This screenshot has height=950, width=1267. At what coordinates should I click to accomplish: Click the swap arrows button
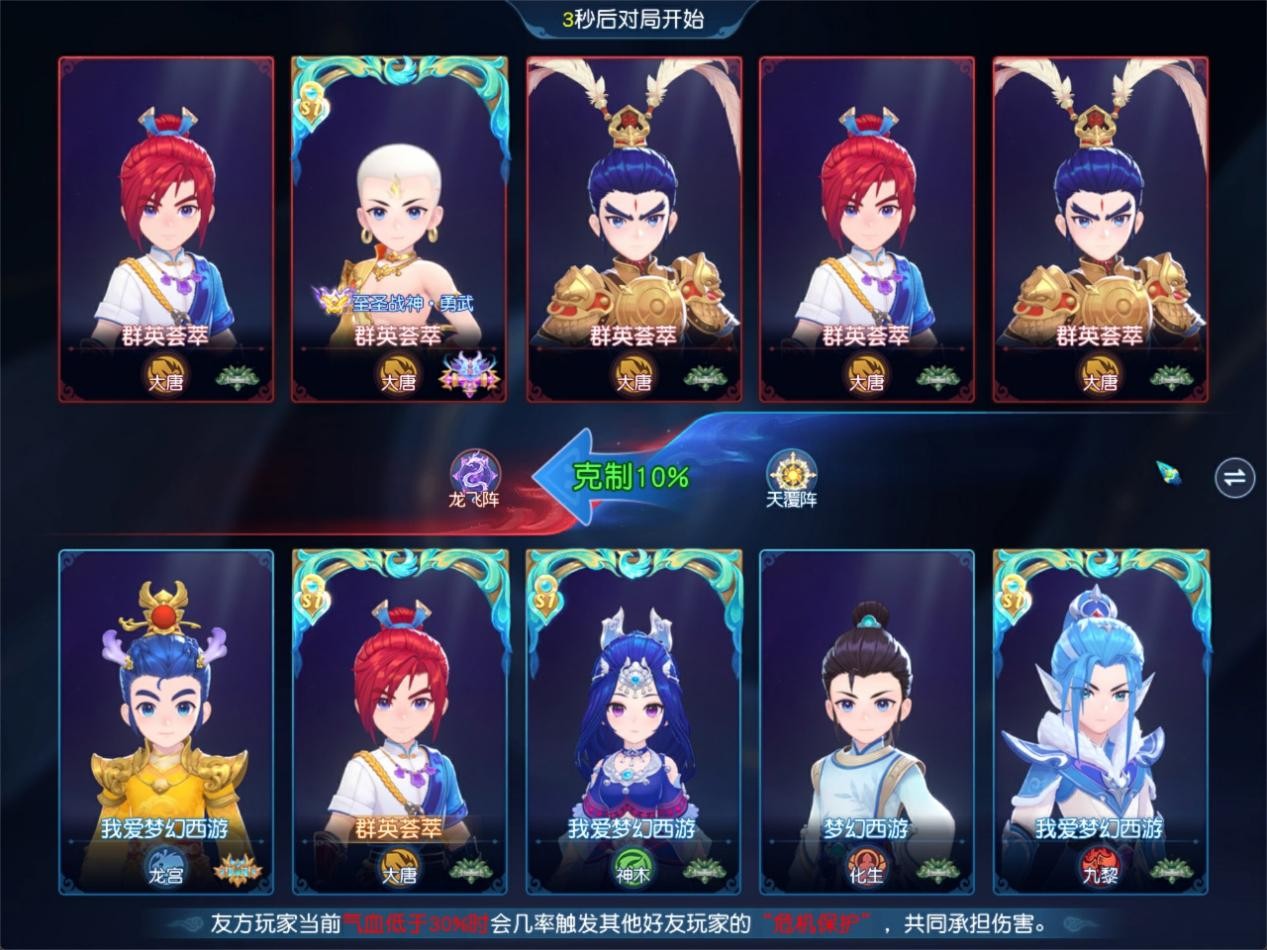point(1235,477)
